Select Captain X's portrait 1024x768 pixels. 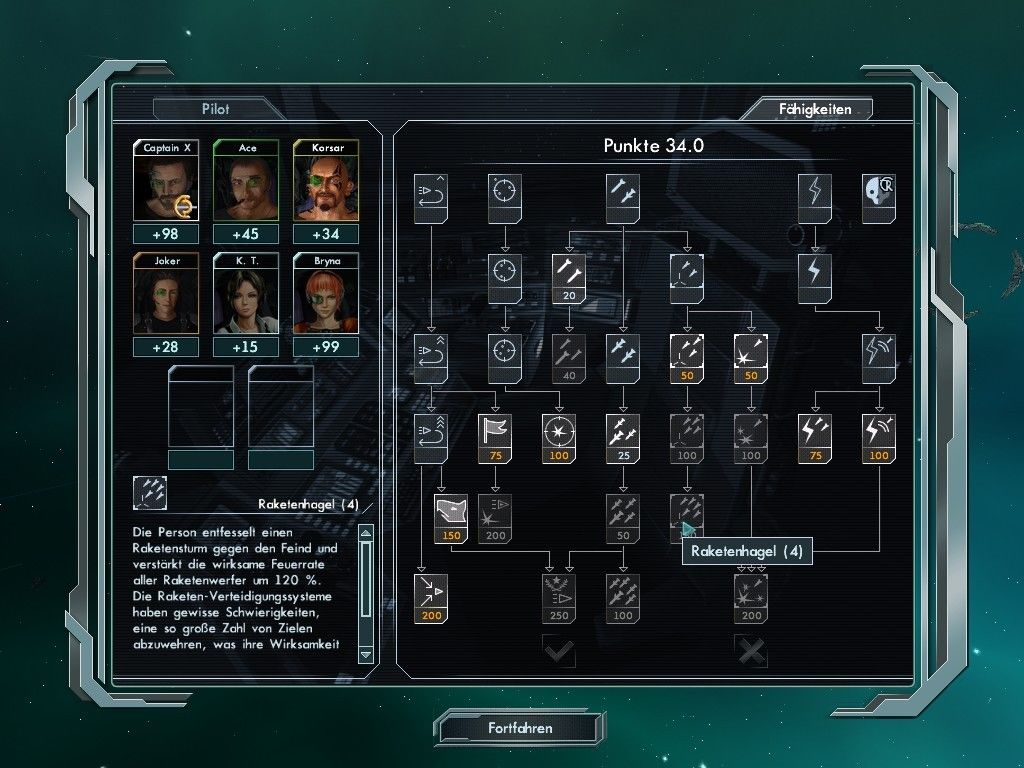tap(167, 187)
